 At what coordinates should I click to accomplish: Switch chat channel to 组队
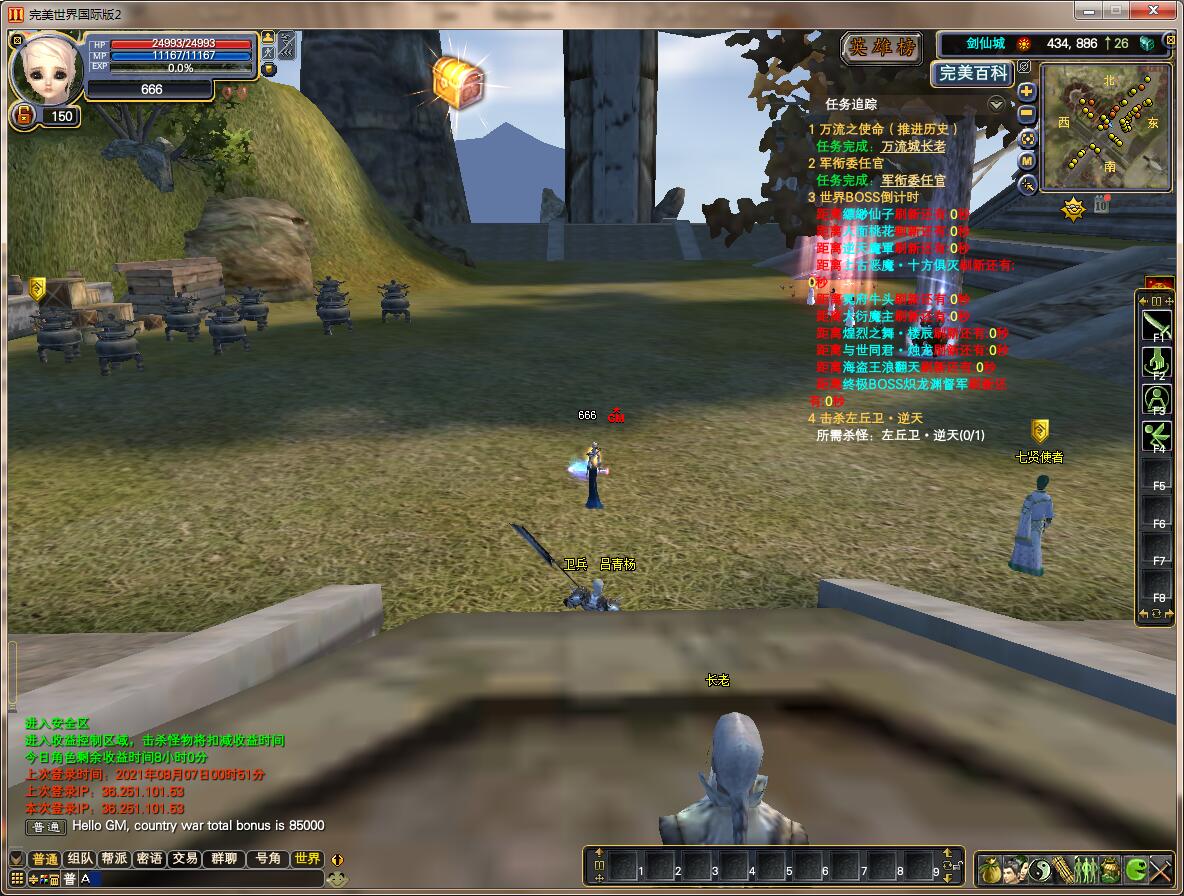(x=80, y=859)
